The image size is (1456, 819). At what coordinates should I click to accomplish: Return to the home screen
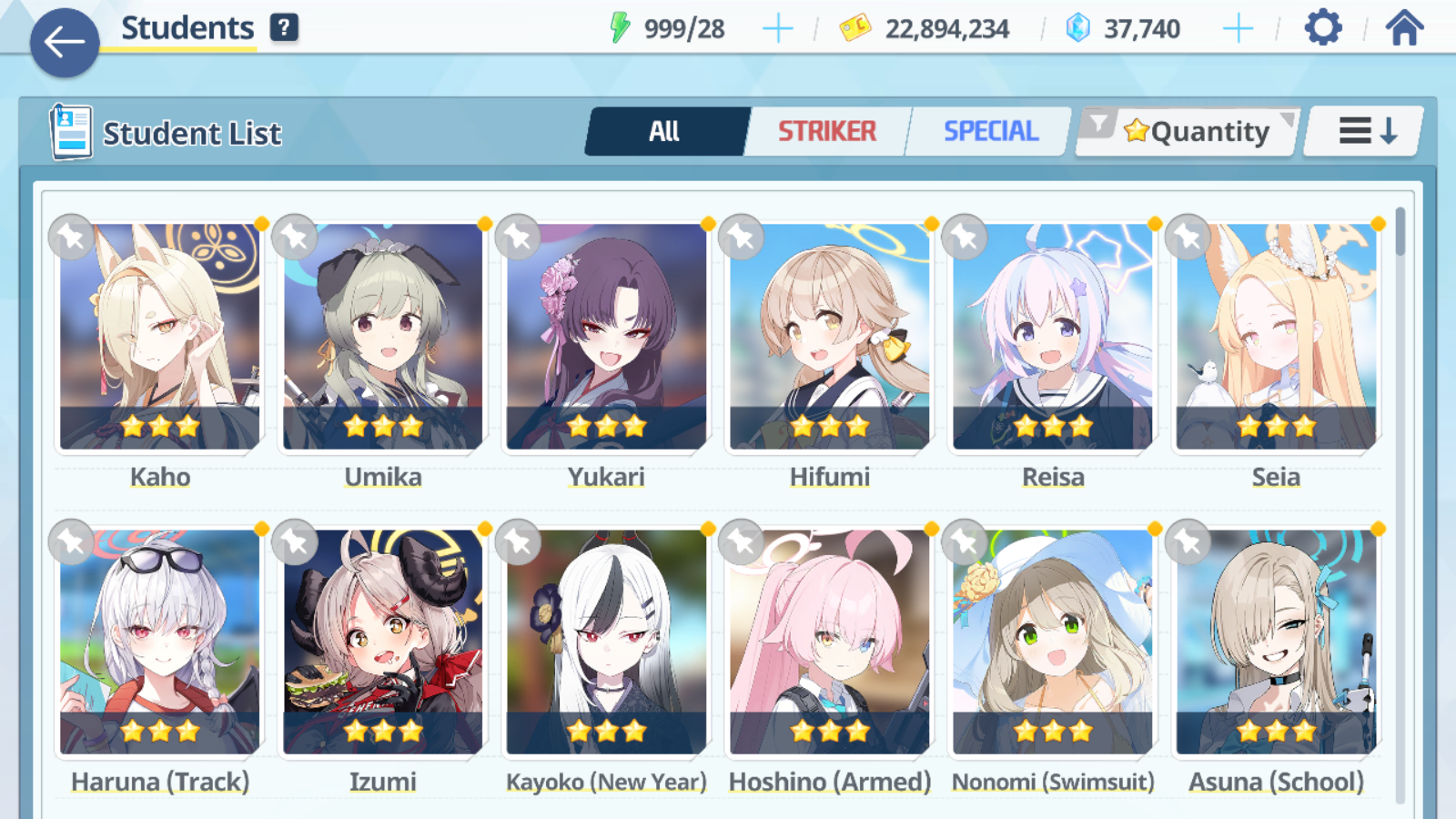click(1404, 27)
